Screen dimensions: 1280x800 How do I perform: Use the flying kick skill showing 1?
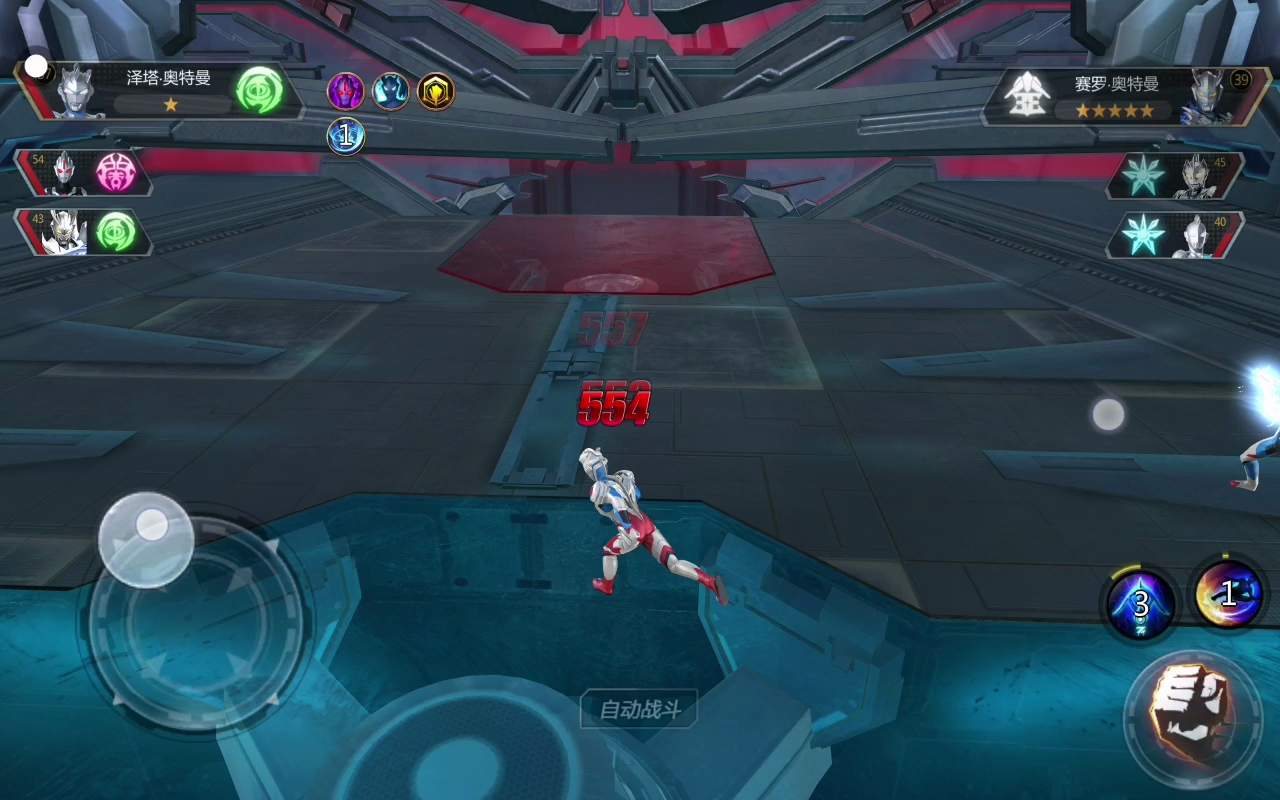pos(1226,594)
